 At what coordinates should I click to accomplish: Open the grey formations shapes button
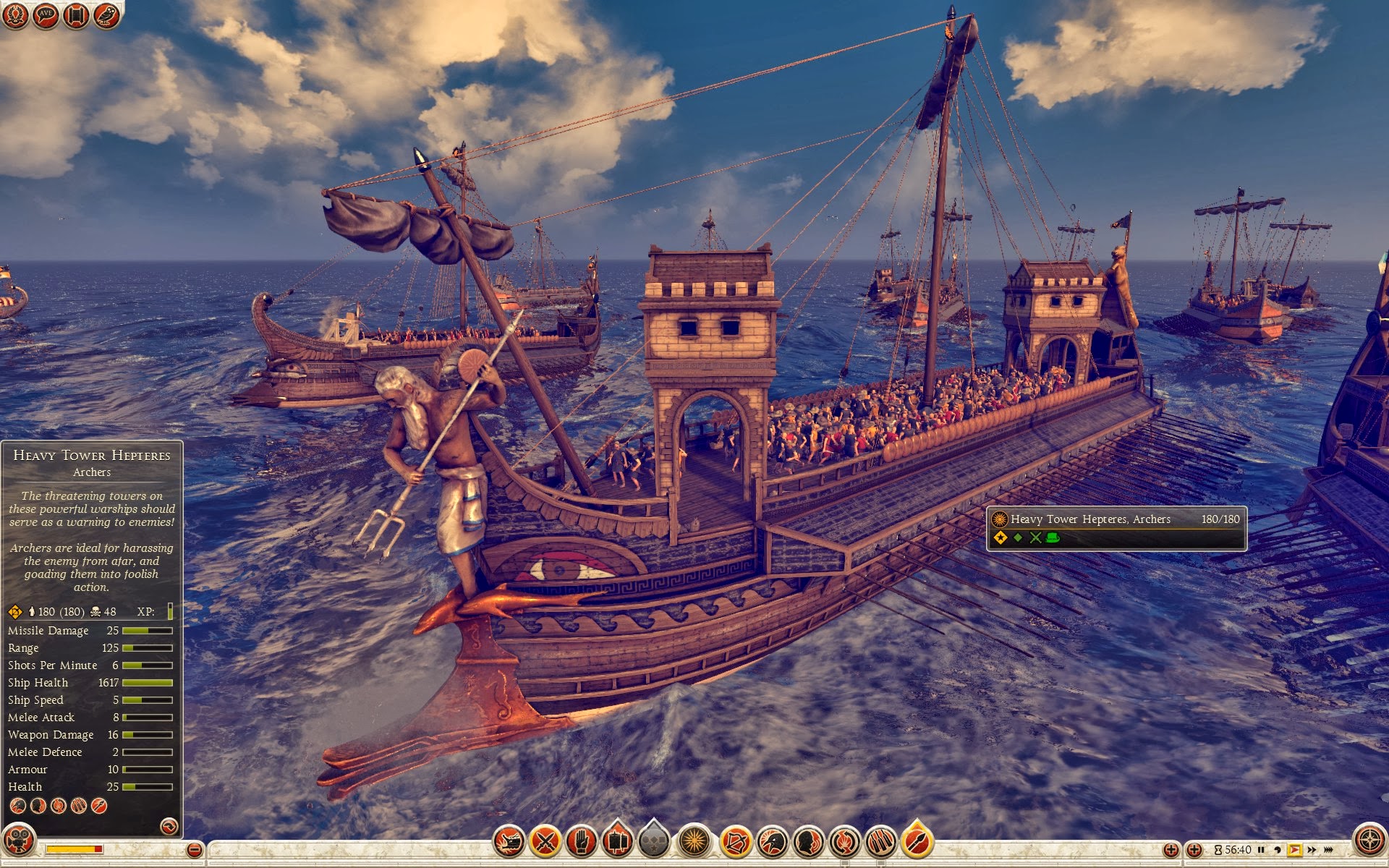tap(654, 841)
